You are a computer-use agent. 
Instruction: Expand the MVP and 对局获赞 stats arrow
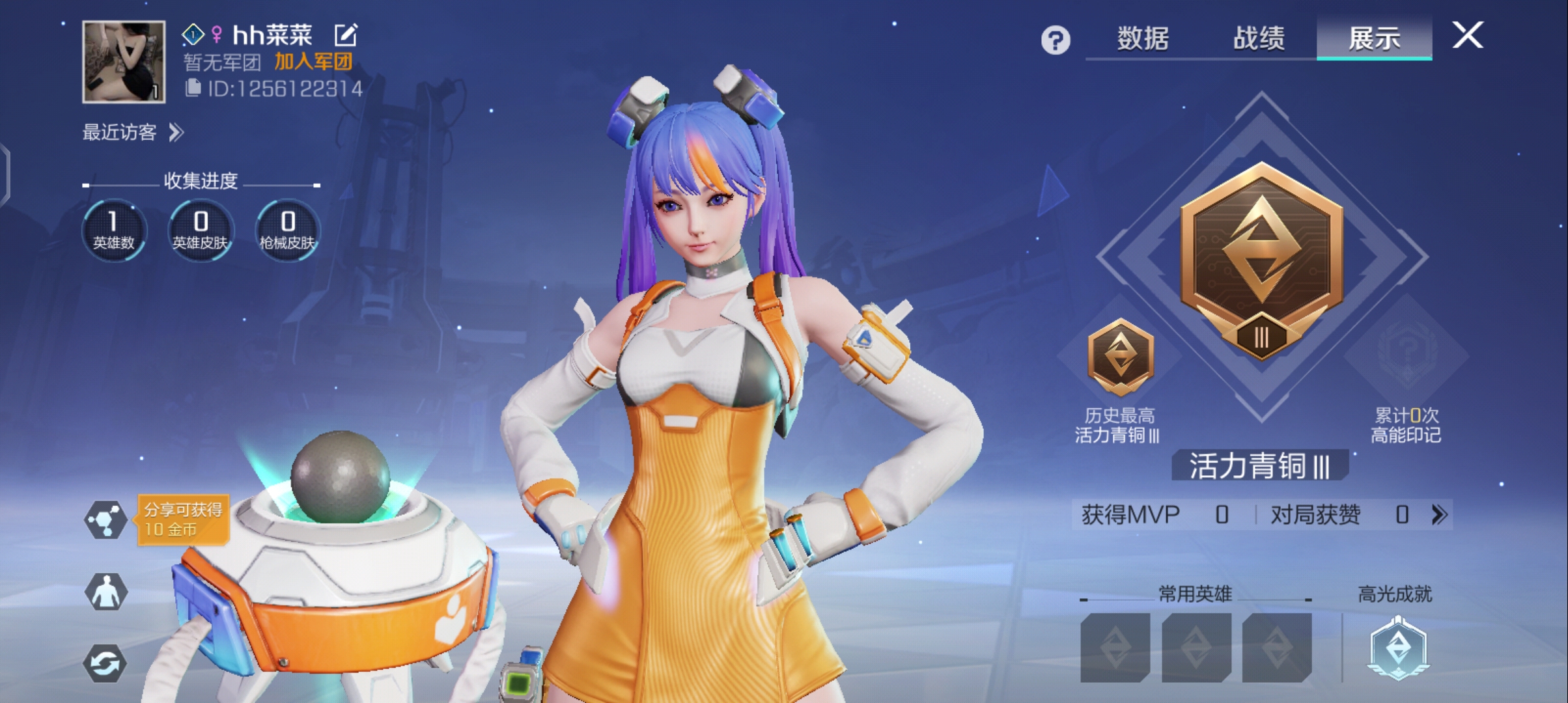coord(1439,515)
